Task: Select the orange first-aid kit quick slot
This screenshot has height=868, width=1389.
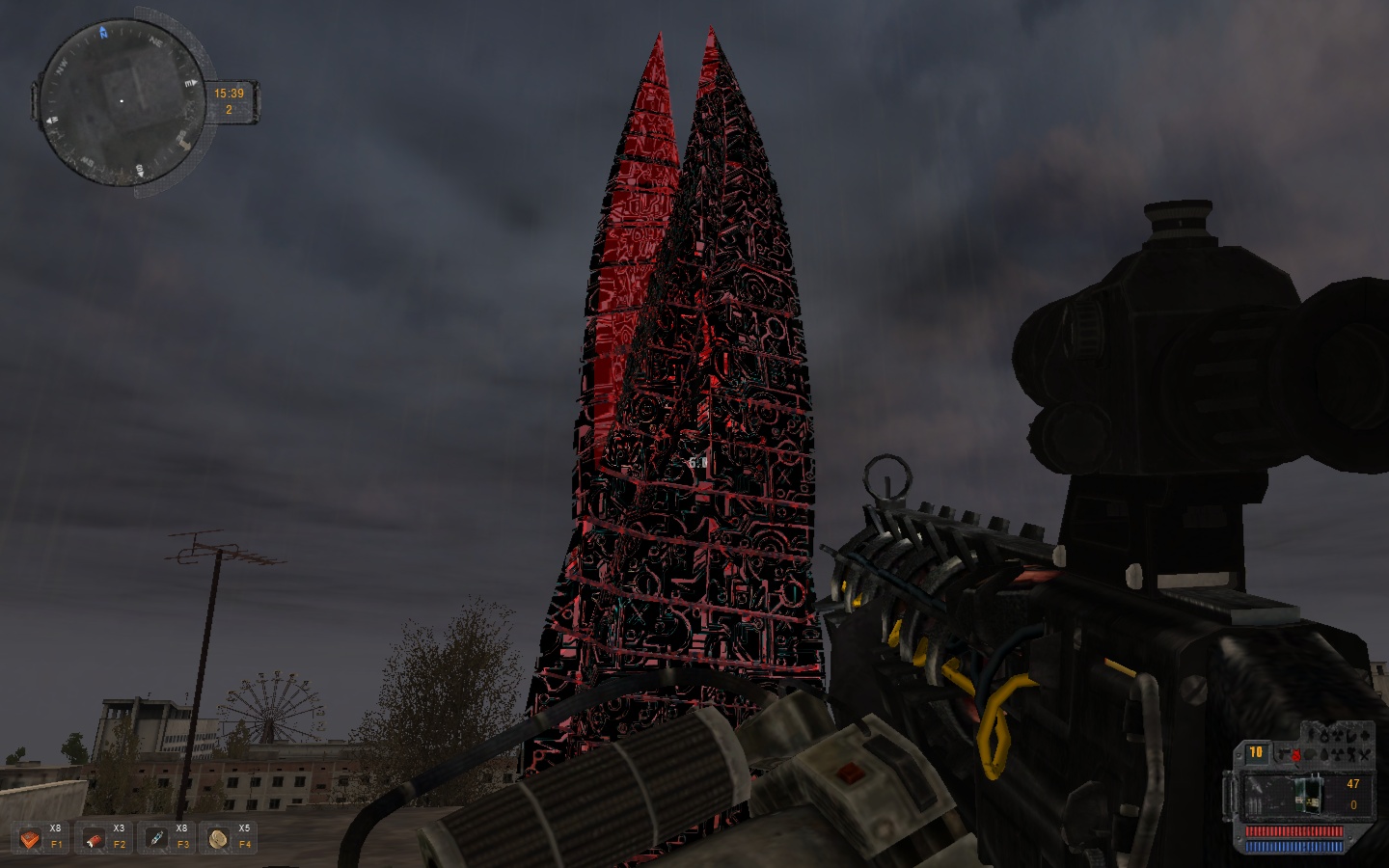Action: tap(31, 839)
